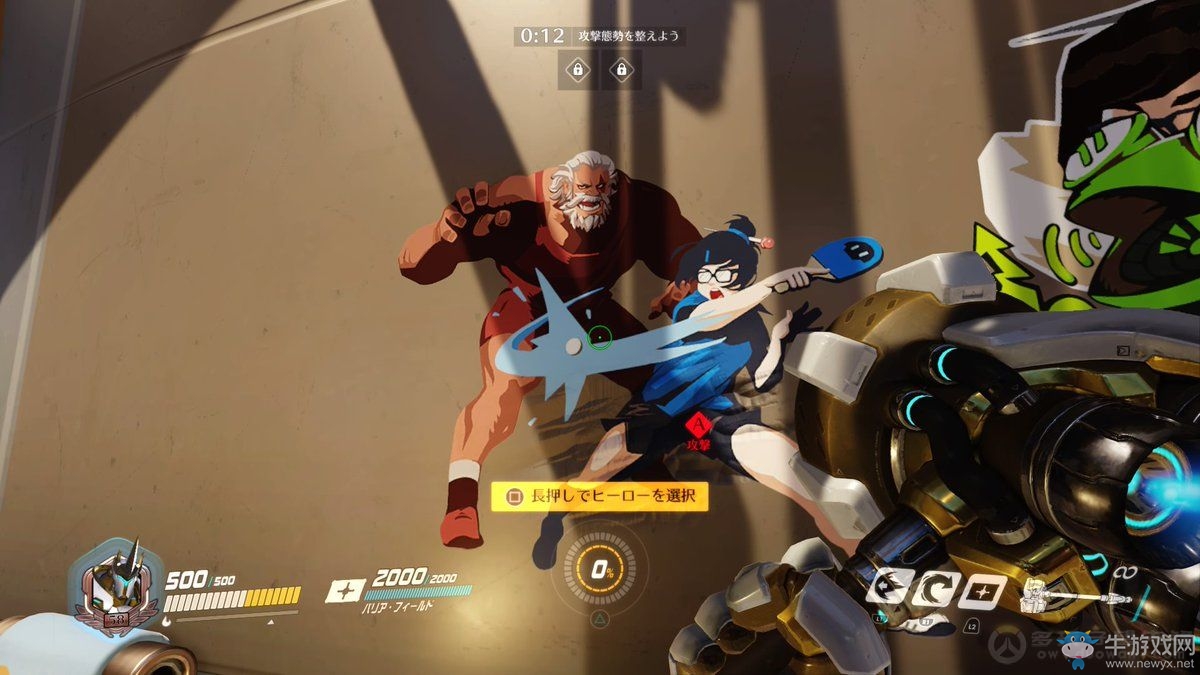Select the barrier icon beside the 2000 shield readout

tap(345, 590)
